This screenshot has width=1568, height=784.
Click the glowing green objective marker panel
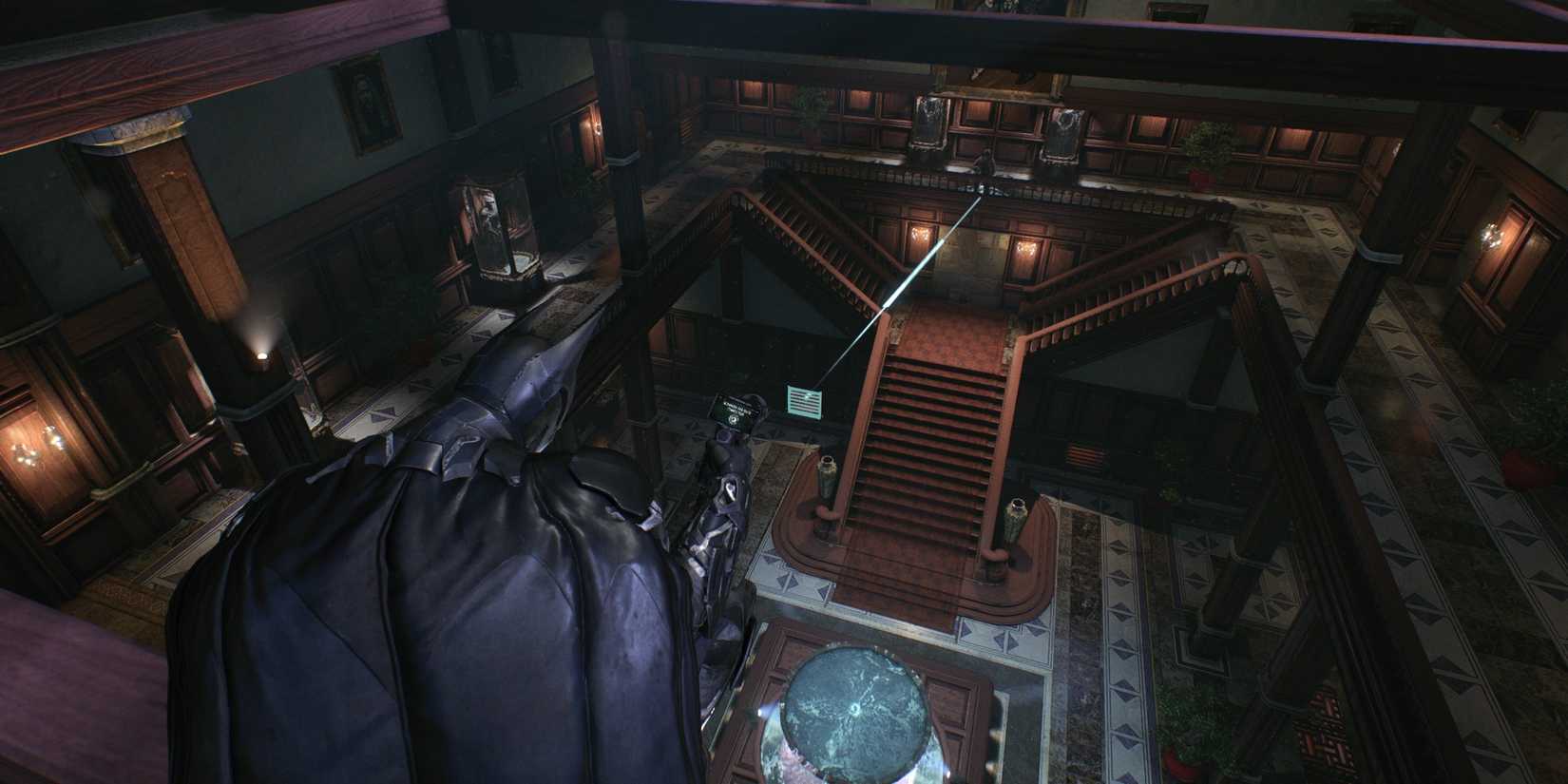pyautogui.click(x=804, y=401)
